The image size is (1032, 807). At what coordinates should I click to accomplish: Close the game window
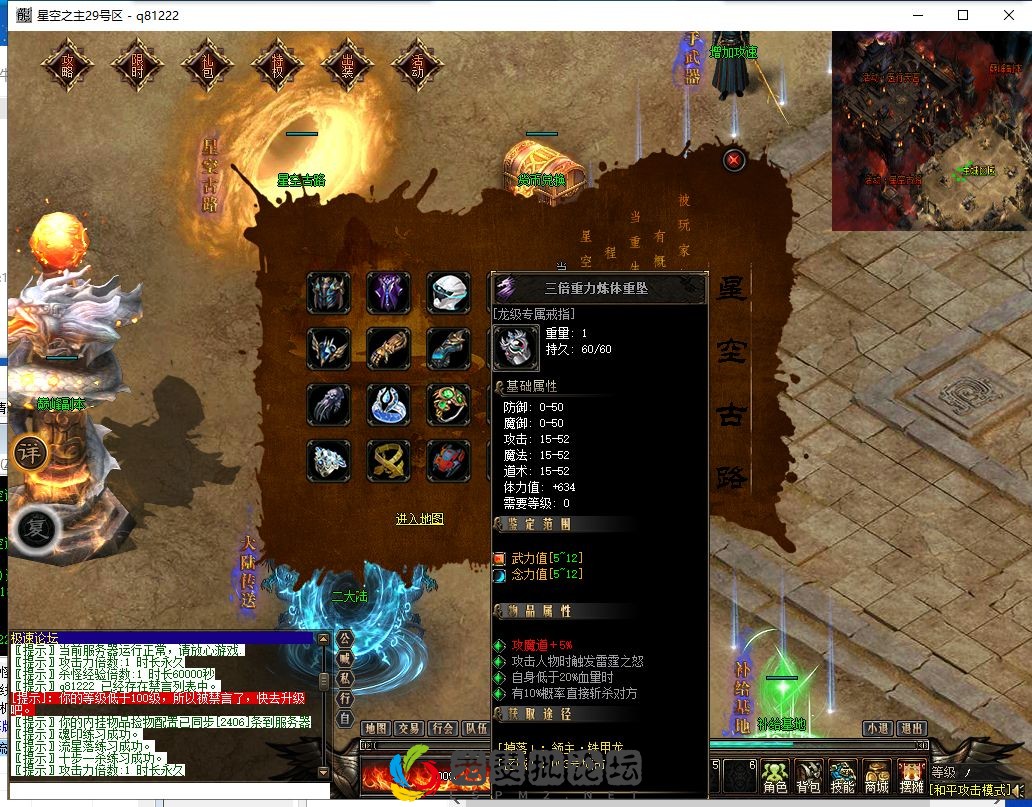click(1008, 15)
